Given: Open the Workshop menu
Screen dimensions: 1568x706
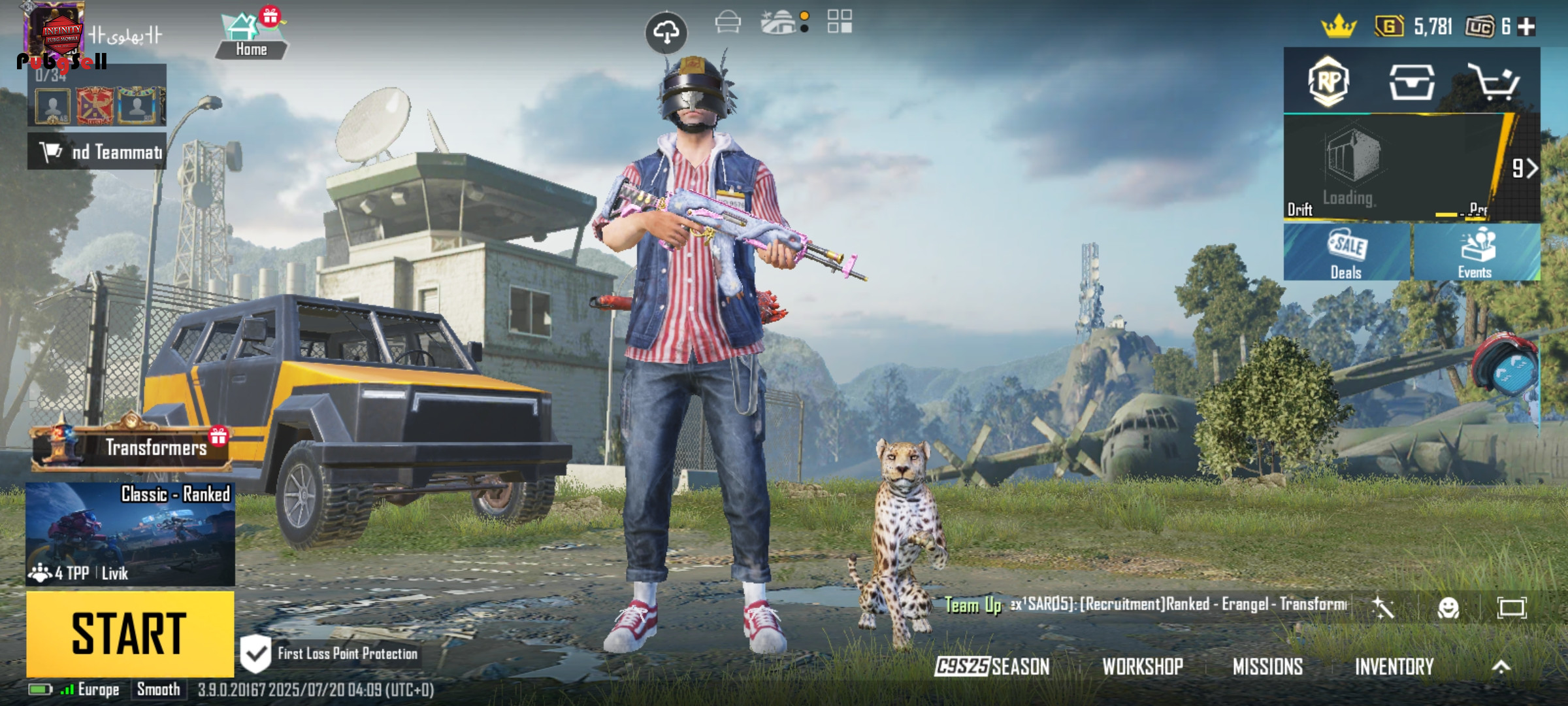Looking at the screenshot, I should click(1143, 666).
